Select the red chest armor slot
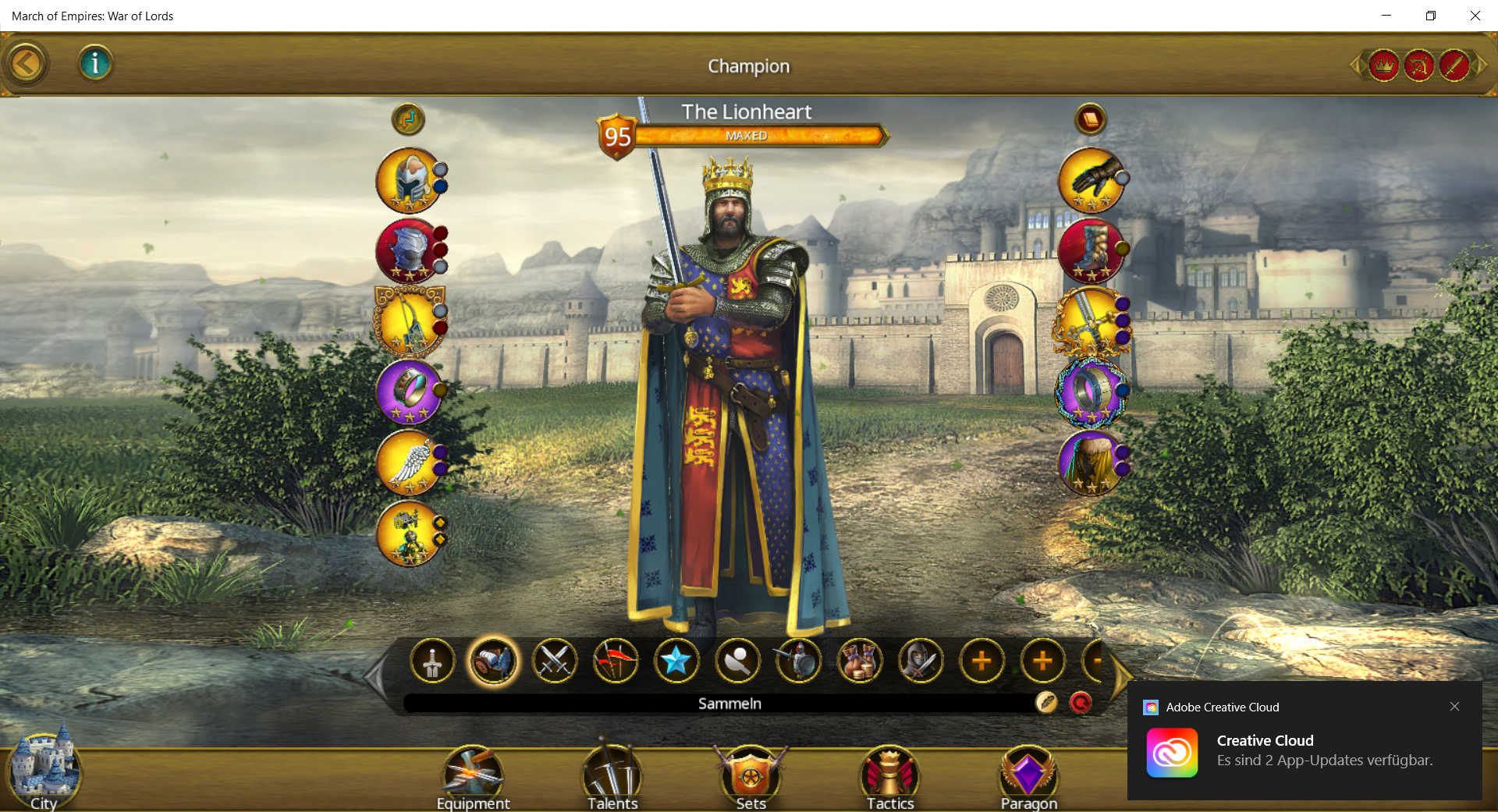This screenshot has width=1498, height=812. pyautogui.click(x=410, y=250)
